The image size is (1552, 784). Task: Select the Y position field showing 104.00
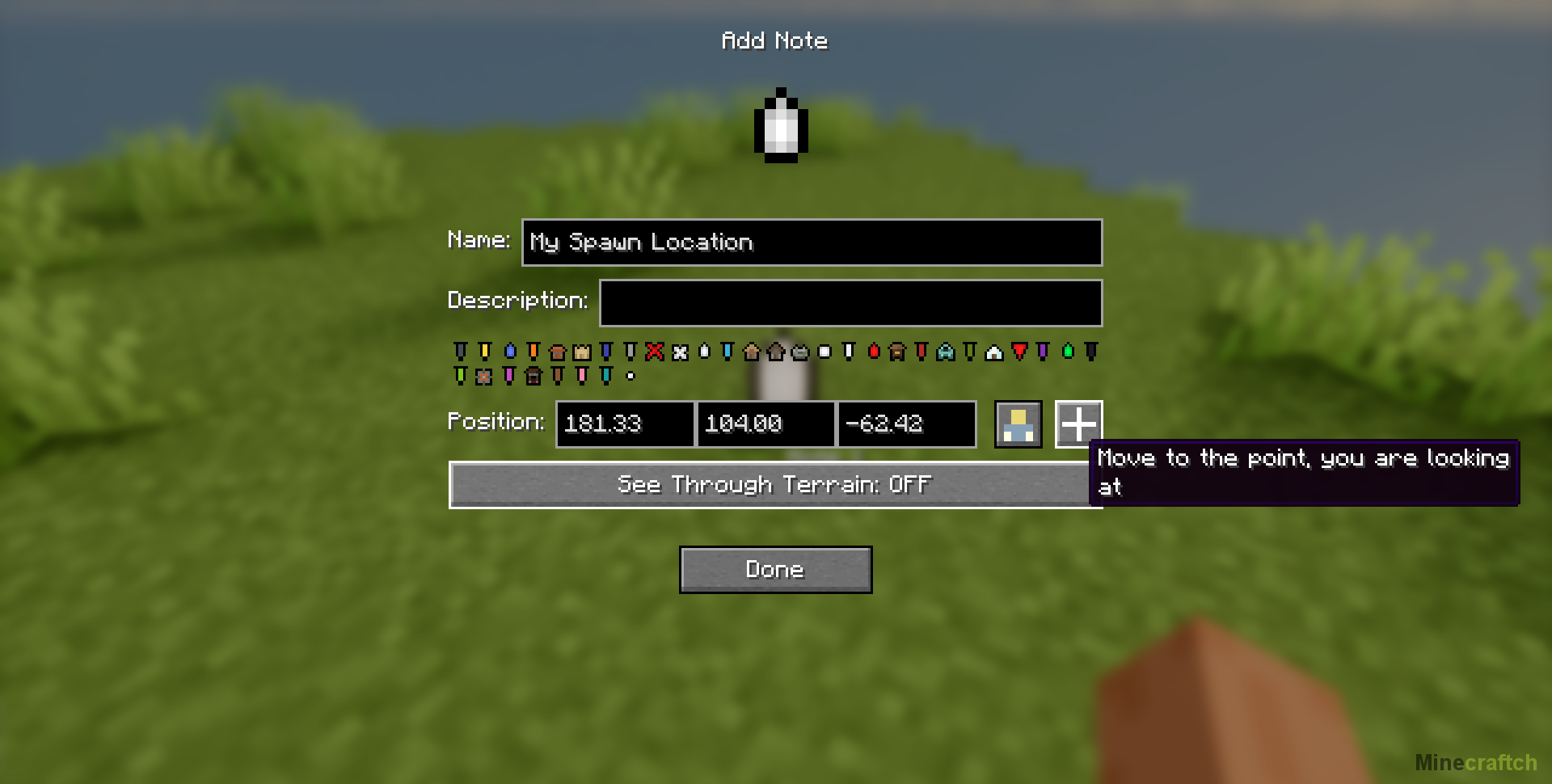pos(765,424)
